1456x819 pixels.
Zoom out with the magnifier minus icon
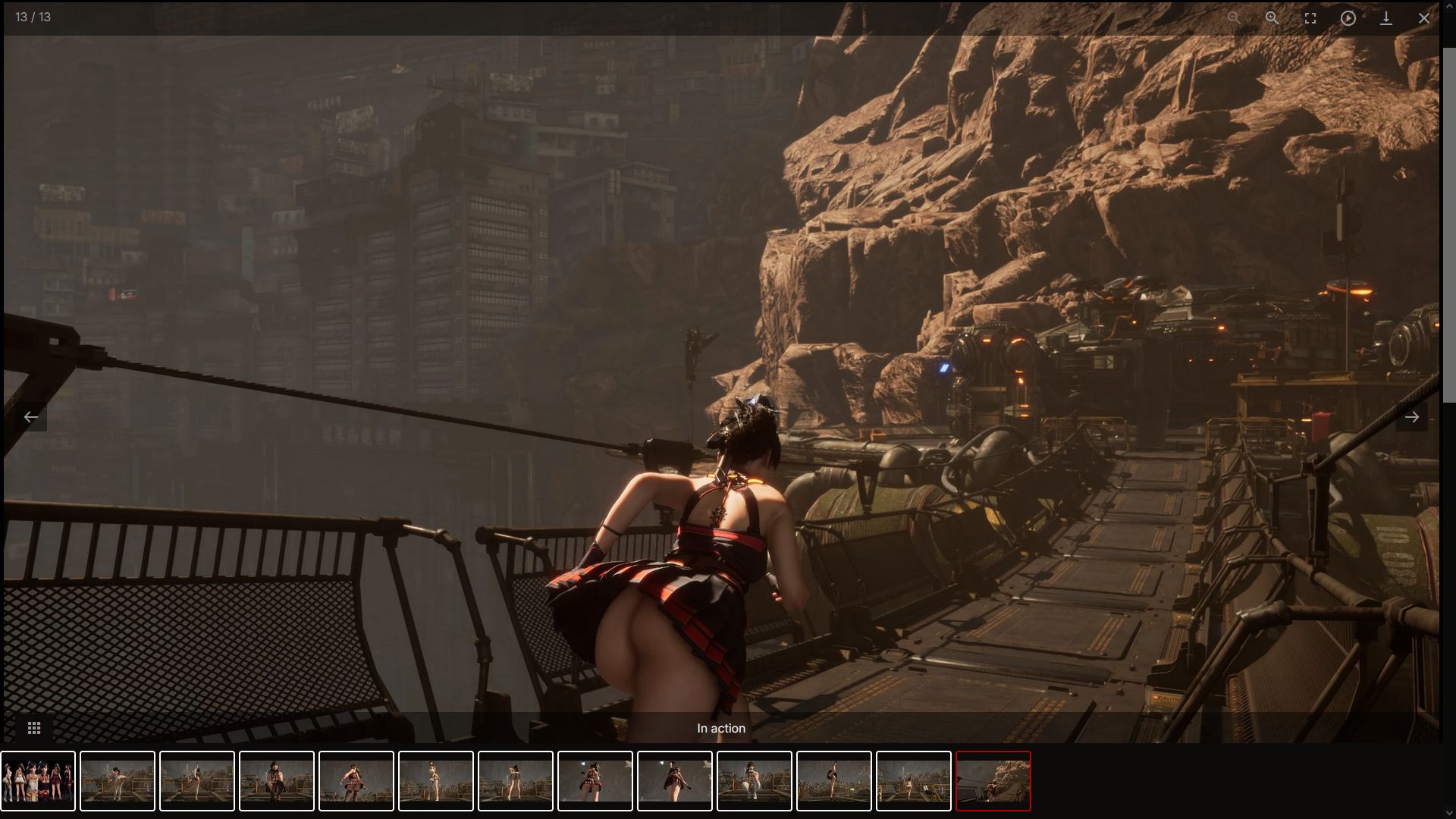coord(1234,18)
